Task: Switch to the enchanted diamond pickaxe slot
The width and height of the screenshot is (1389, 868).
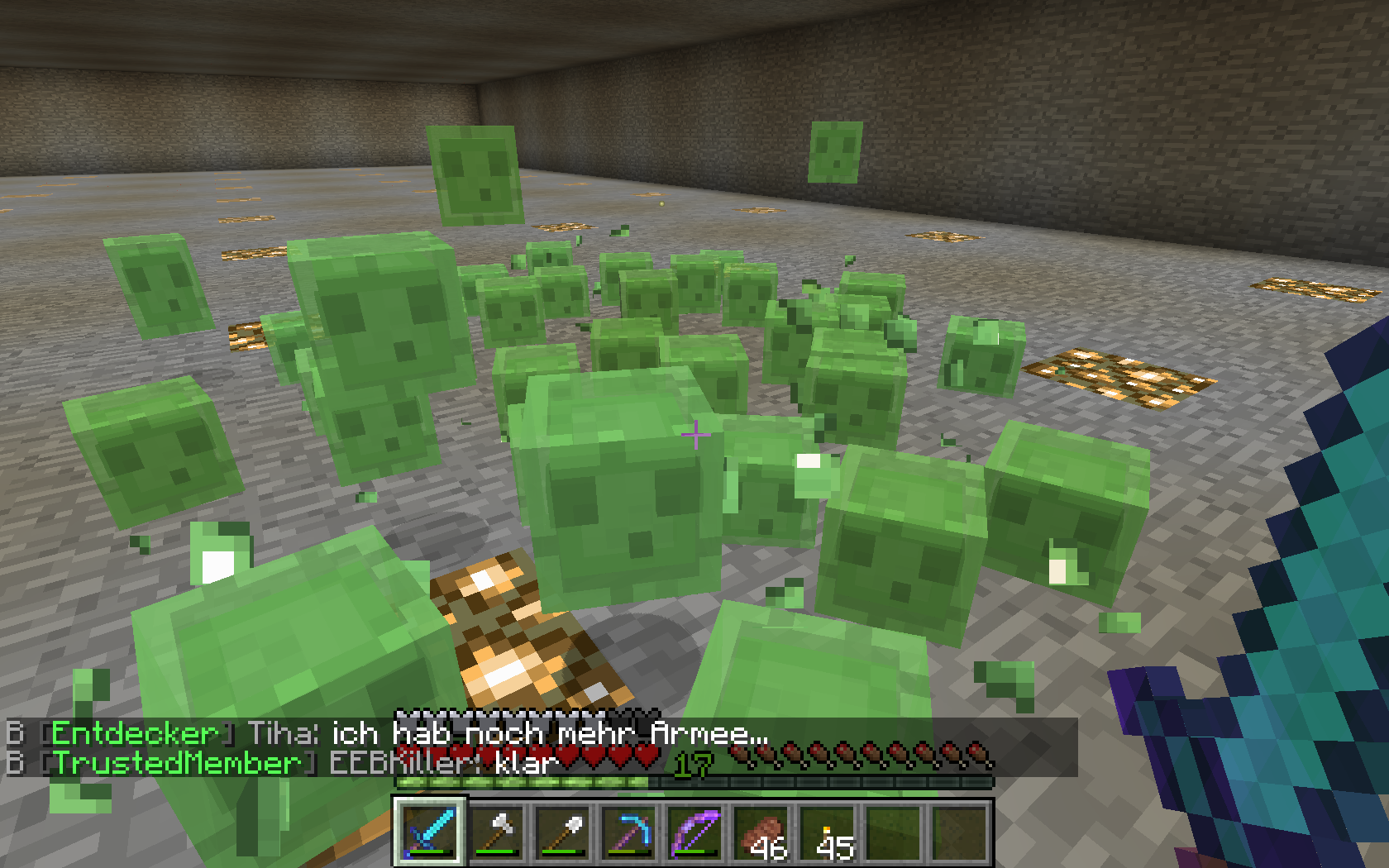Action: 628,832
